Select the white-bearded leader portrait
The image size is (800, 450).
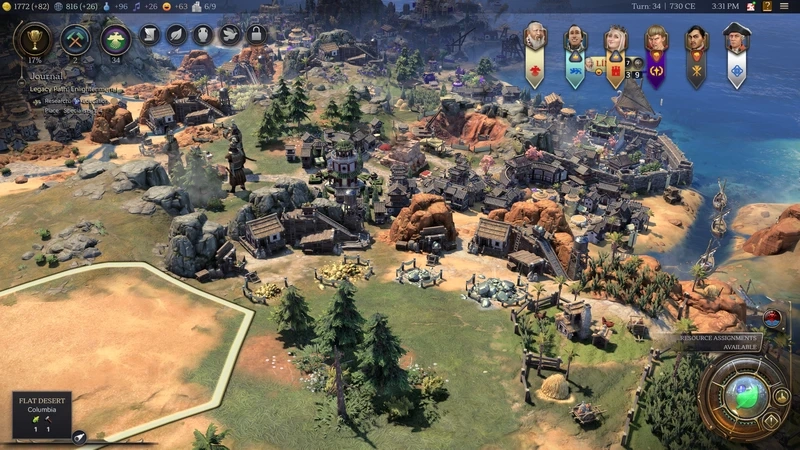click(536, 38)
